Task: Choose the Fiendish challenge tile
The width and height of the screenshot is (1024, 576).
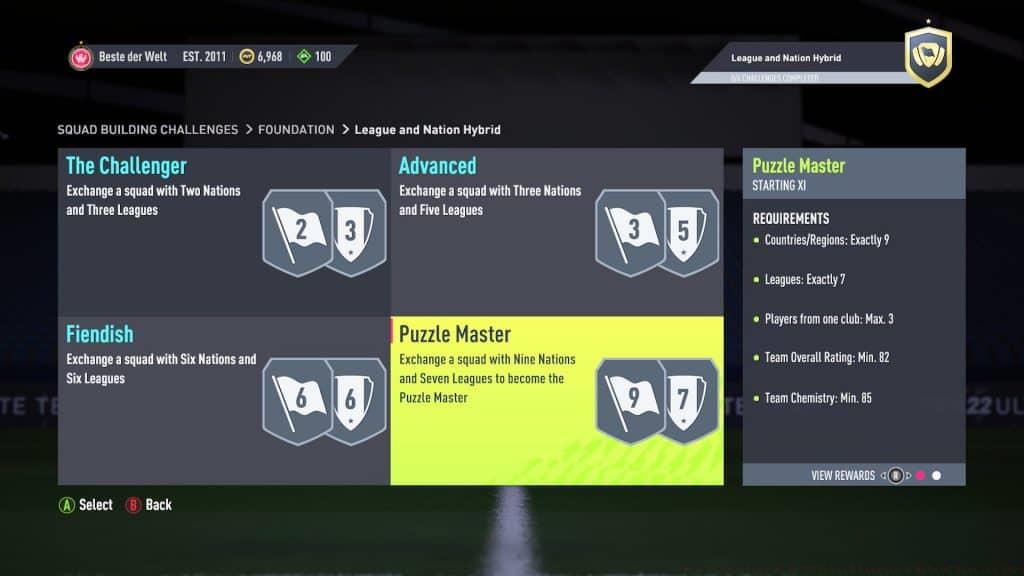Action: 223,400
